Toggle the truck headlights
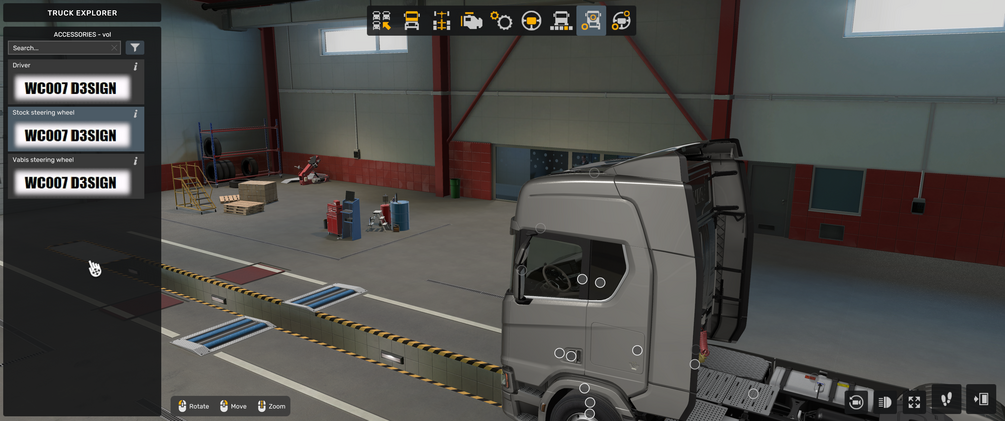The image size is (1005, 421). [x=885, y=401]
